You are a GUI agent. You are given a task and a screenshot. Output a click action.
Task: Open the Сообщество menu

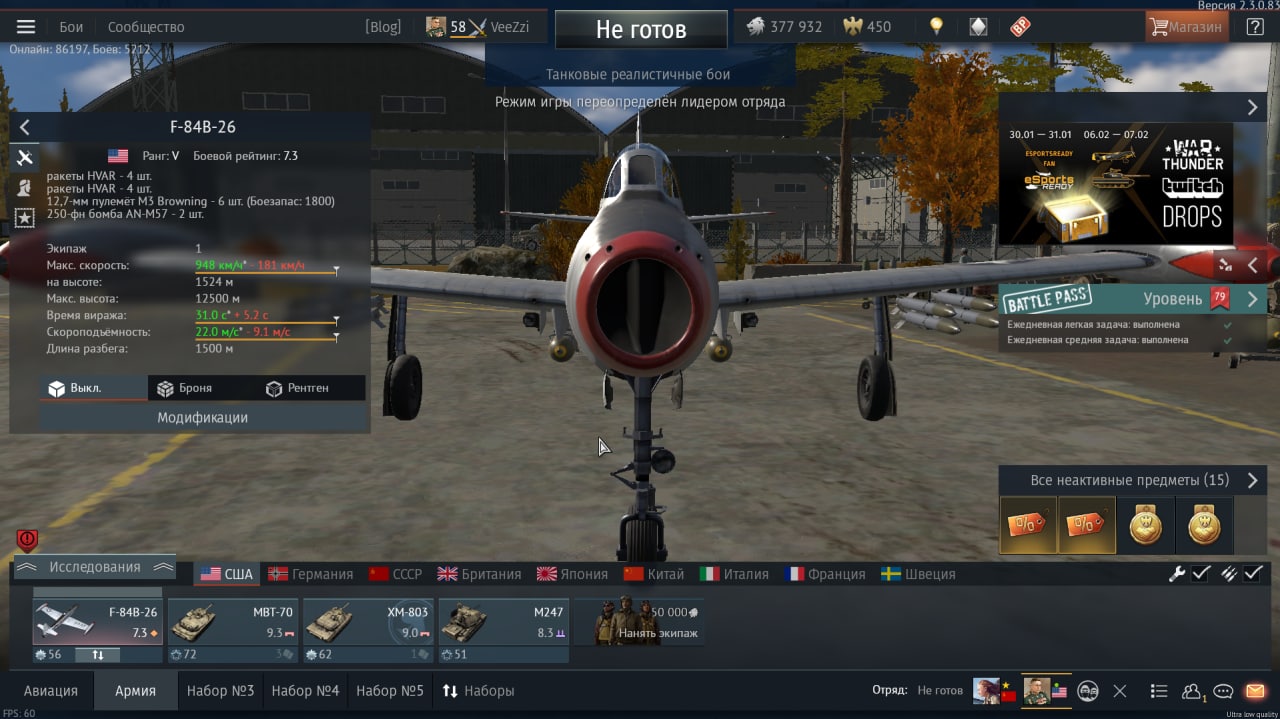pos(146,27)
